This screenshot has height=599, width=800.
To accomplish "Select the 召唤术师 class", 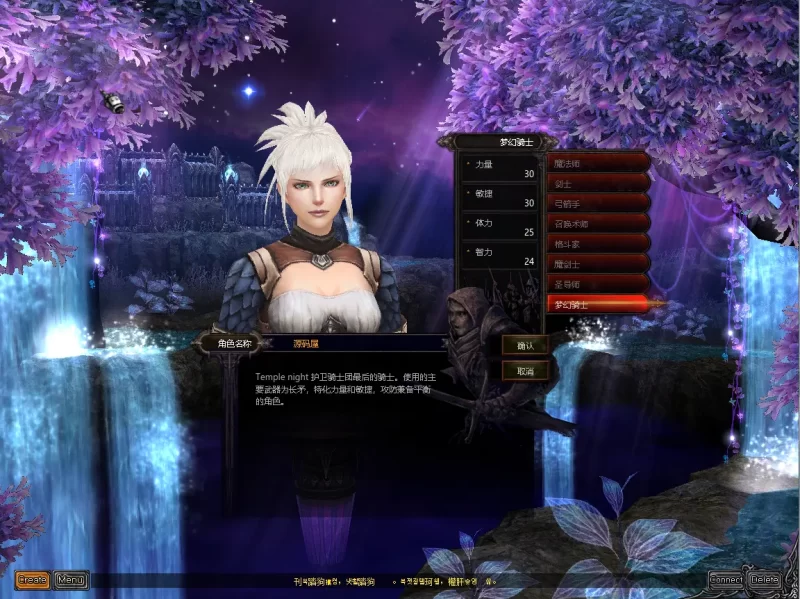I will point(599,224).
